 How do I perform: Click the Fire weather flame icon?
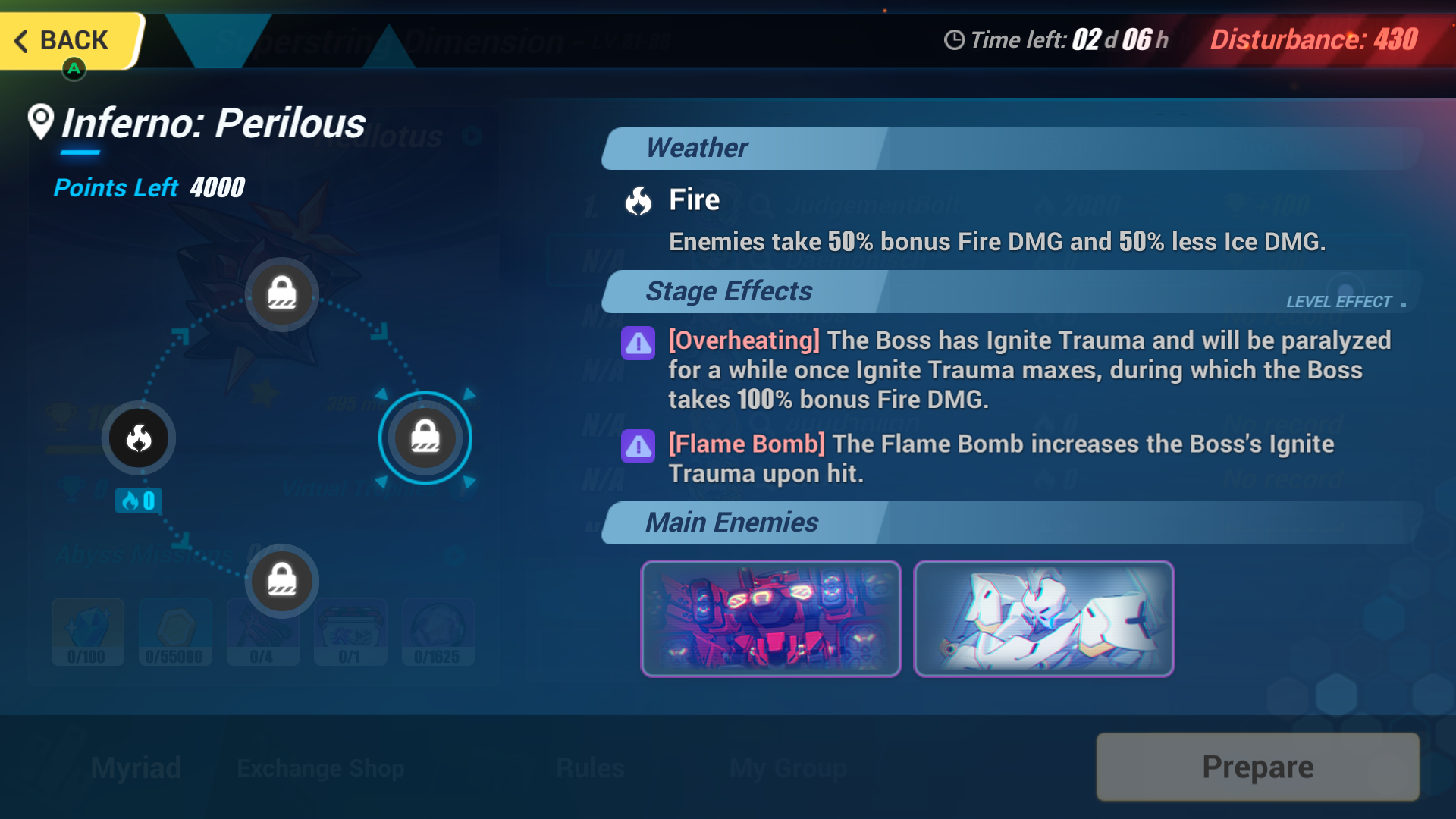click(x=638, y=202)
